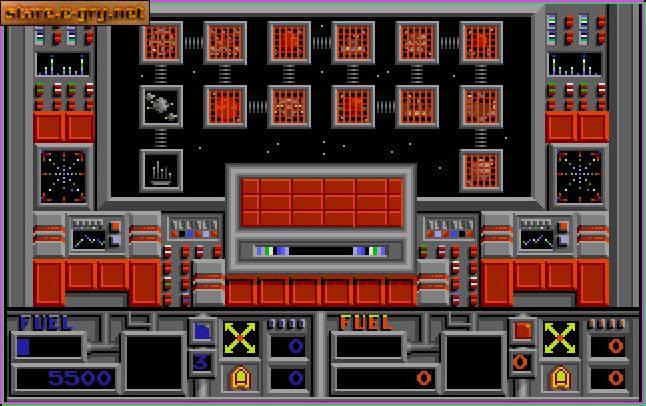Open the bar chart statistics tile
The height and width of the screenshot is (406, 646).
(160, 169)
